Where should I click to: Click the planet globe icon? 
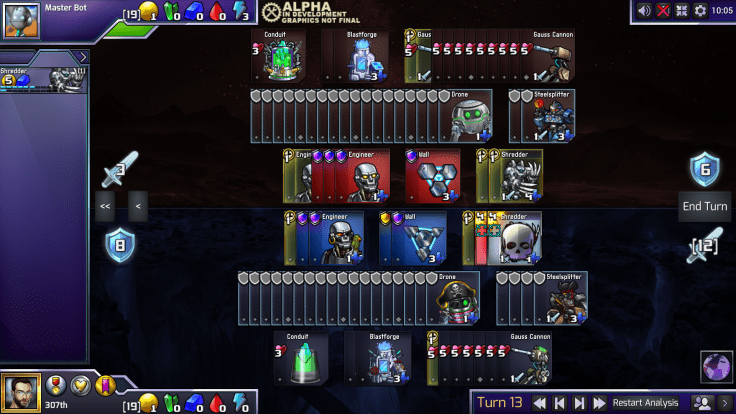pos(716,367)
